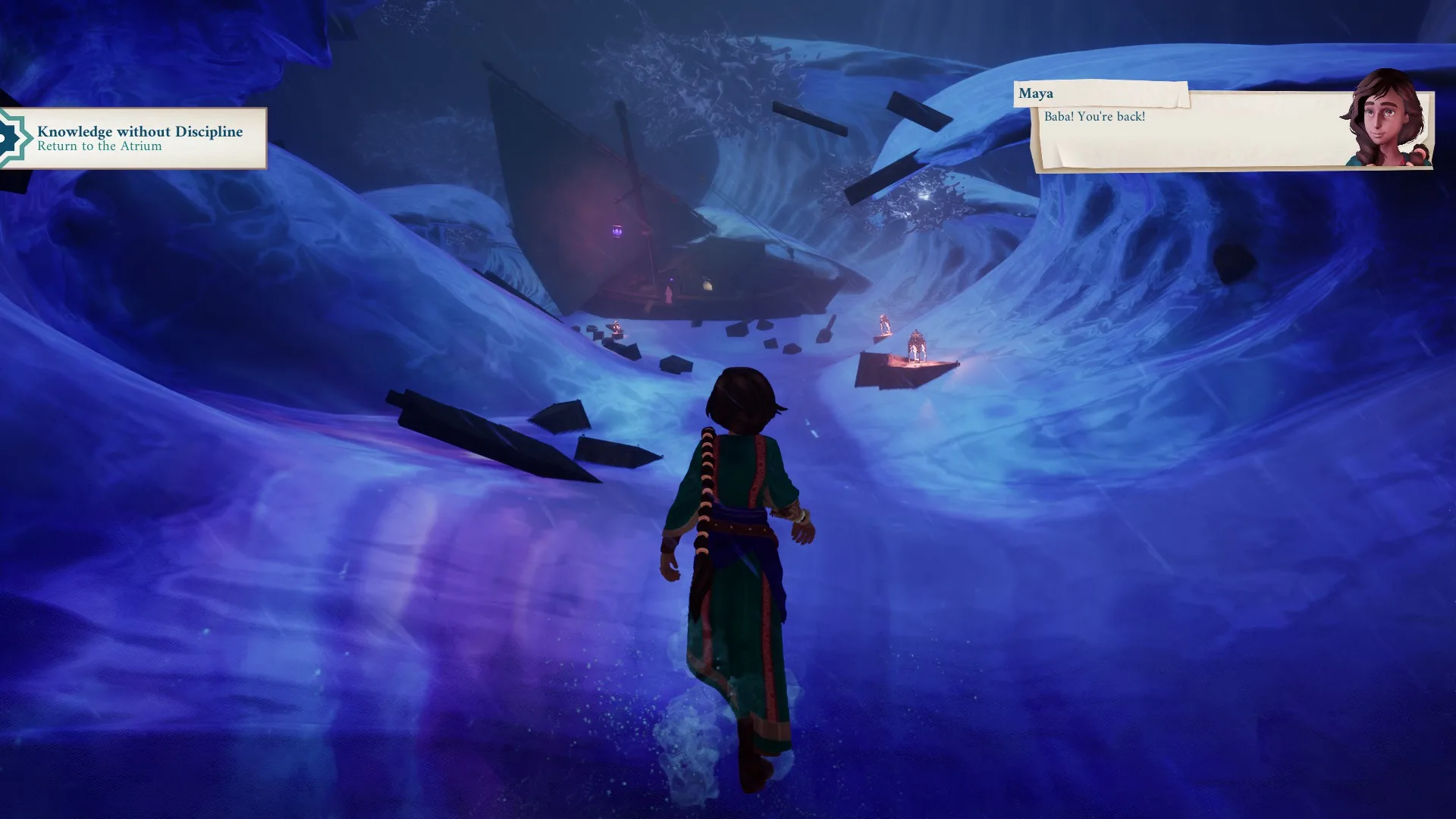Image resolution: width=1456 pixels, height=819 pixels.
Task: Select Maya's speaker portrait
Action: (x=1387, y=119)
